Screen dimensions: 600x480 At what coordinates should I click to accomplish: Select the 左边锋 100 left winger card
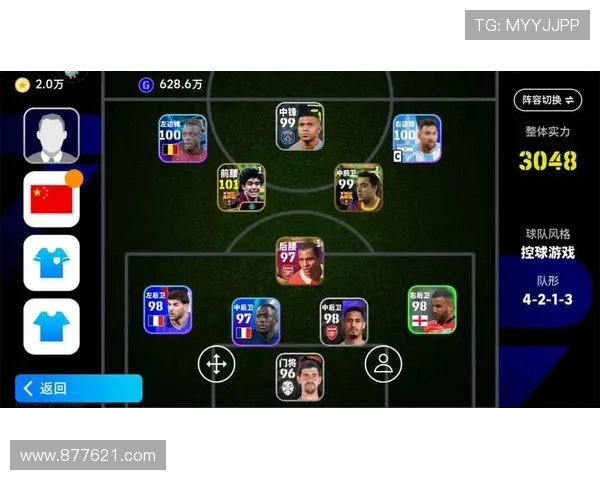click(x=182, y=138)
